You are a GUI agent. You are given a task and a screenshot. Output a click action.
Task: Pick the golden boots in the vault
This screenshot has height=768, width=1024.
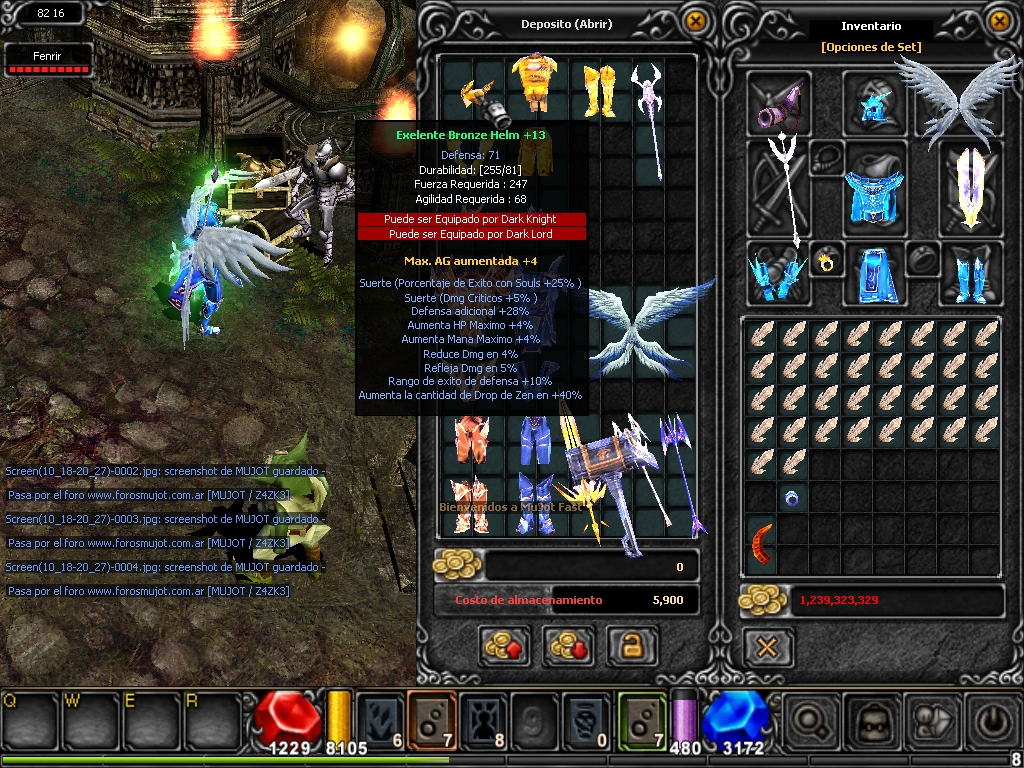tap(598, 90)
